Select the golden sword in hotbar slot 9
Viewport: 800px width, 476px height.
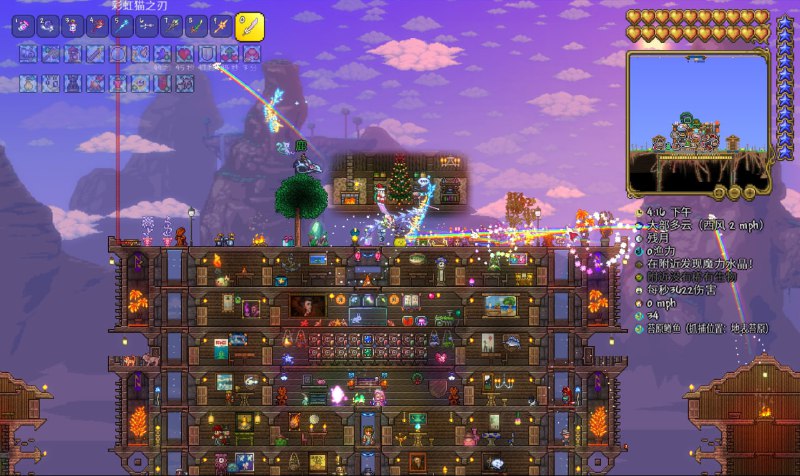tap(222, 26)
